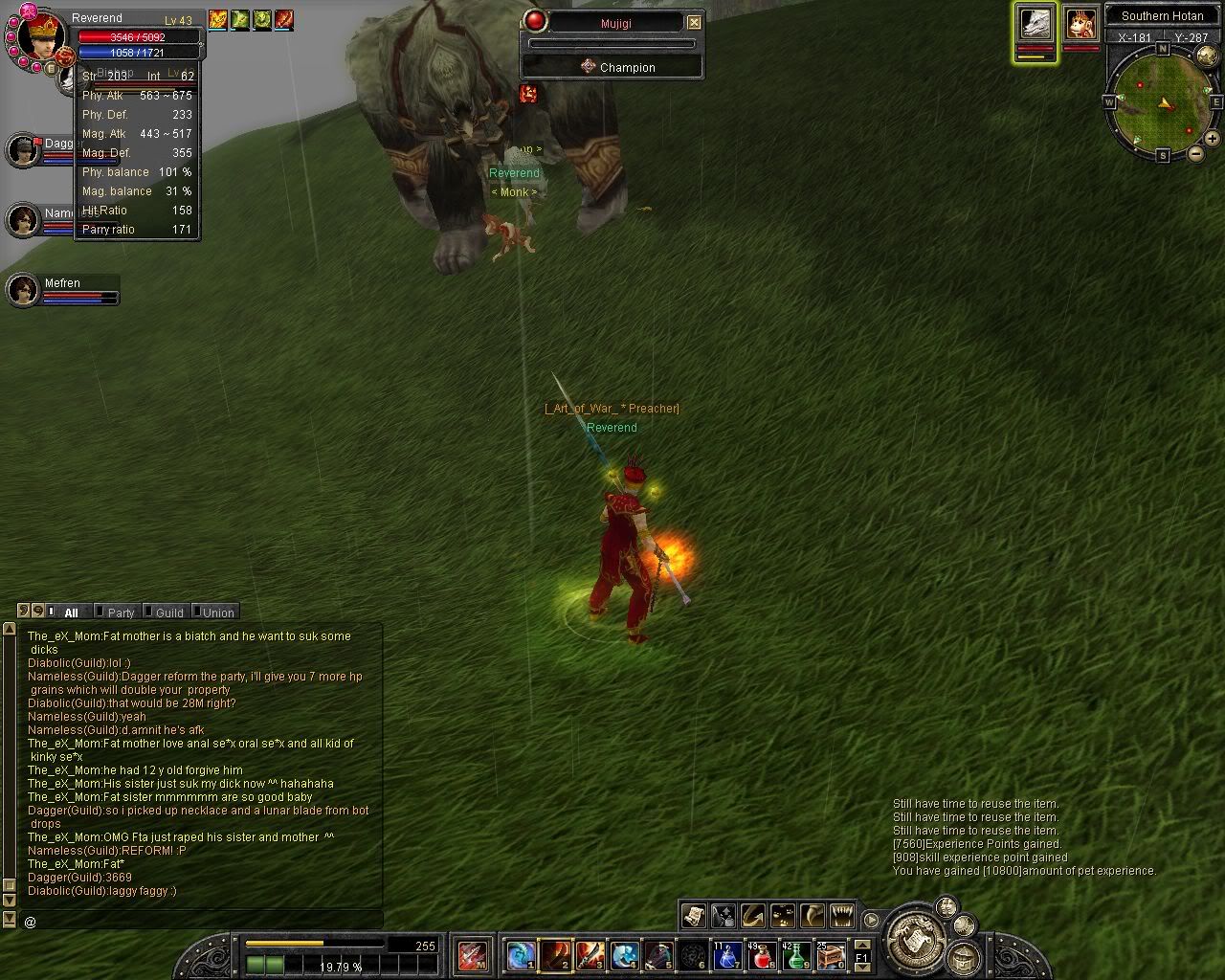The height and width of the screenshot is (980, 1225).
Task: Use the blue mana potion in slot 7
Action: [x=727, y=955]
